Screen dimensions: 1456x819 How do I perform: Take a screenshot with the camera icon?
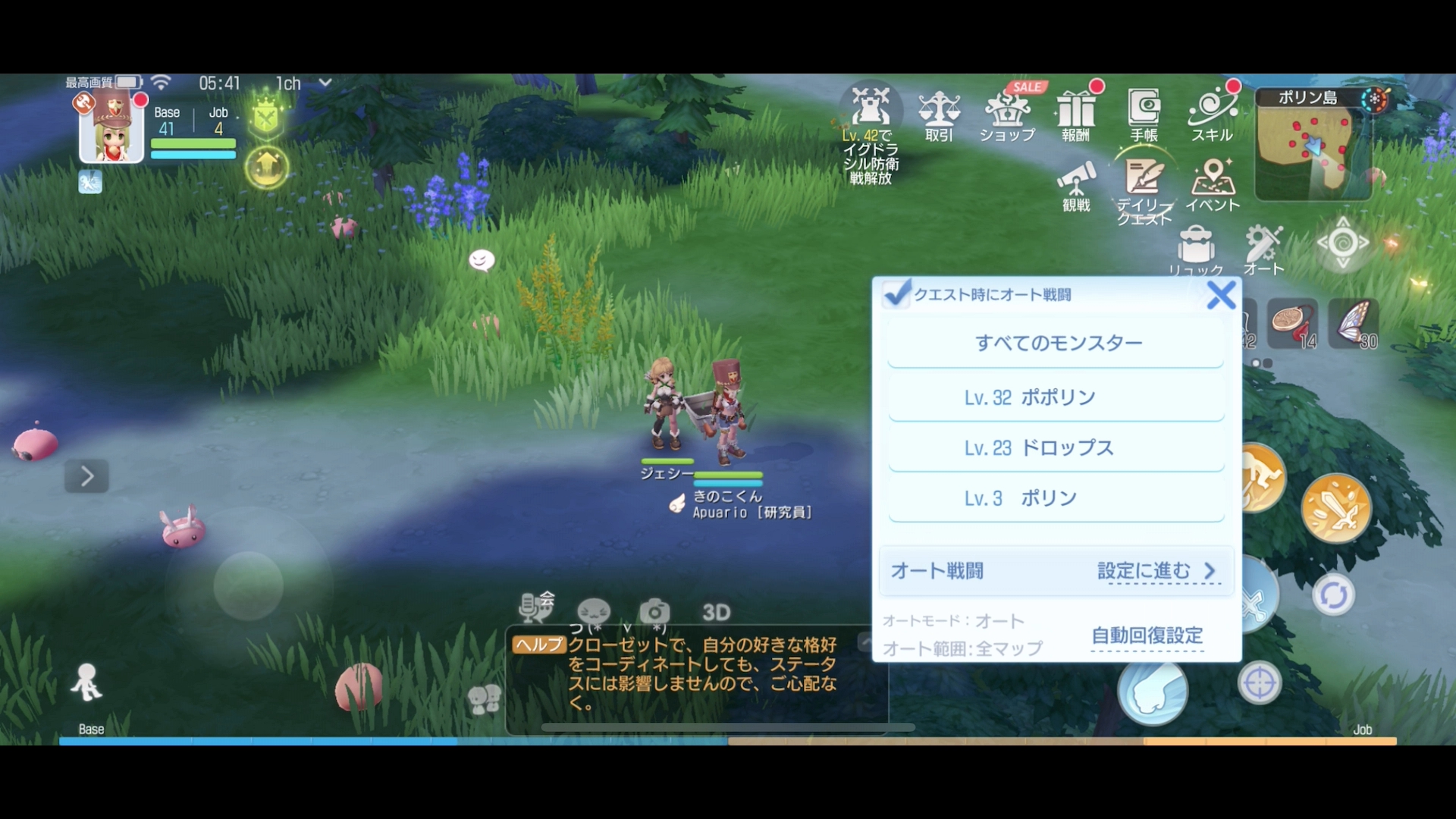point(654,611)
